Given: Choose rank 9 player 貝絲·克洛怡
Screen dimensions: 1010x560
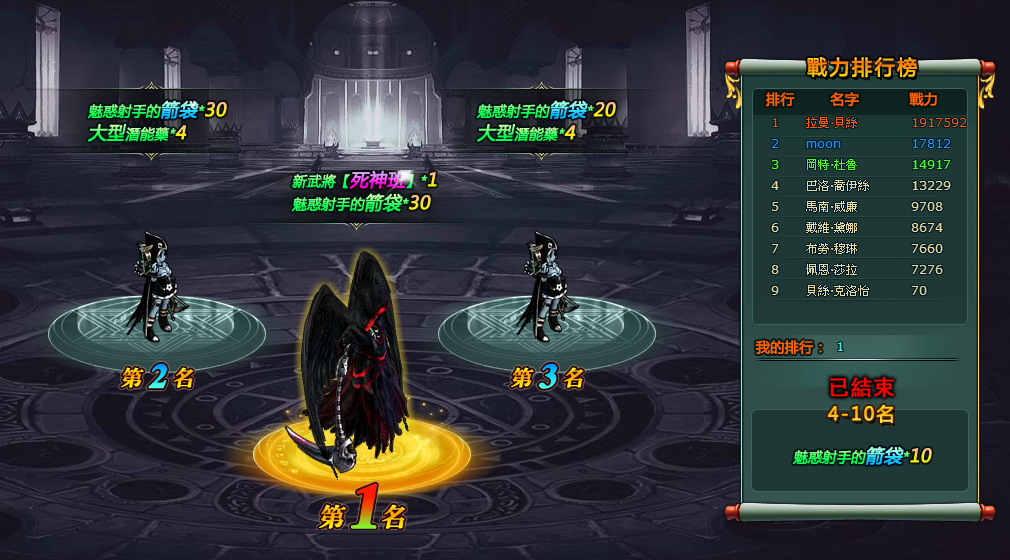Looking at the screenshot, I should (860, 291).
